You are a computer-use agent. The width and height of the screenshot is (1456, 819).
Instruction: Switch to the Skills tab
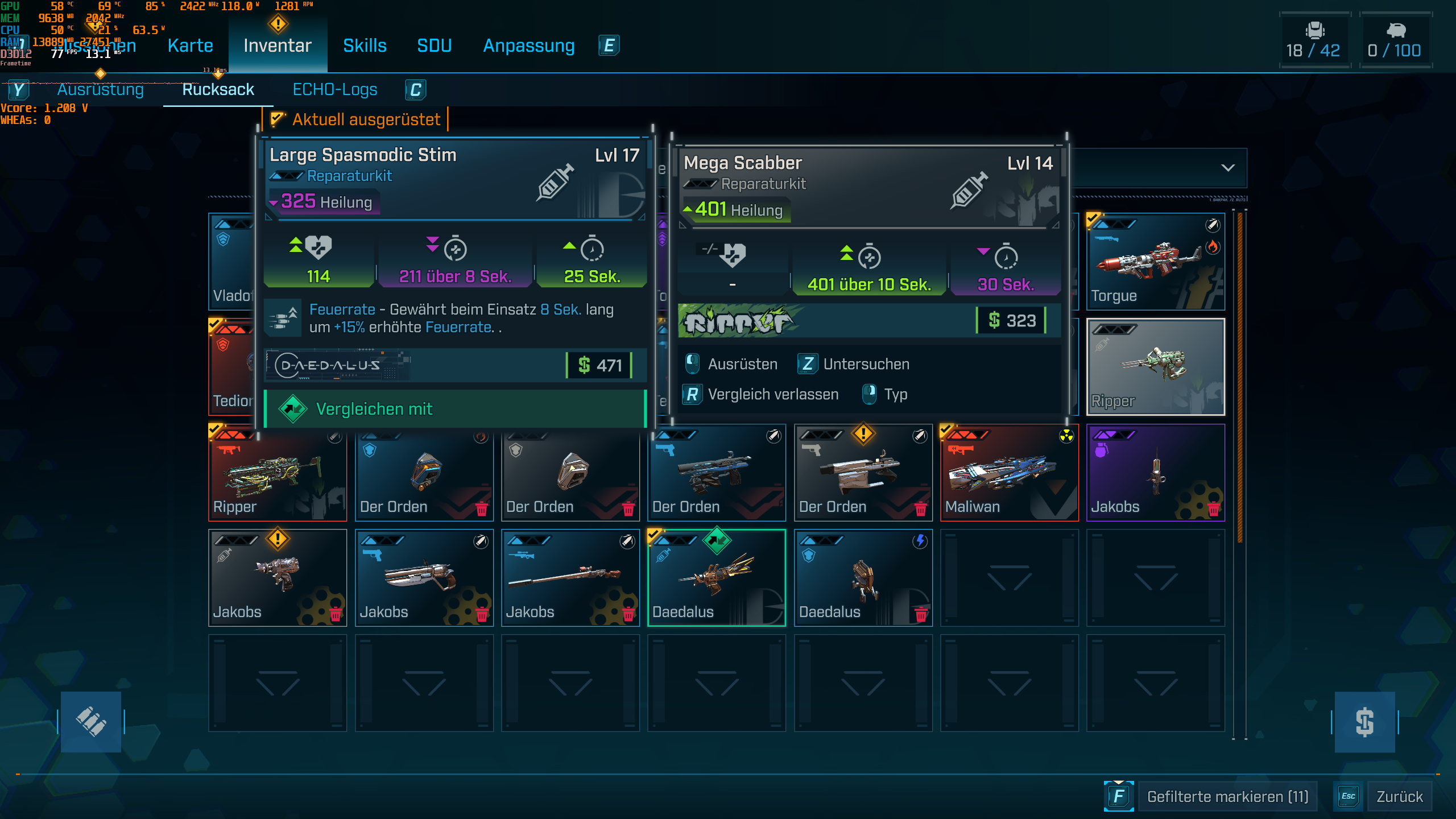pyautogui.click(x=365, y=45)
